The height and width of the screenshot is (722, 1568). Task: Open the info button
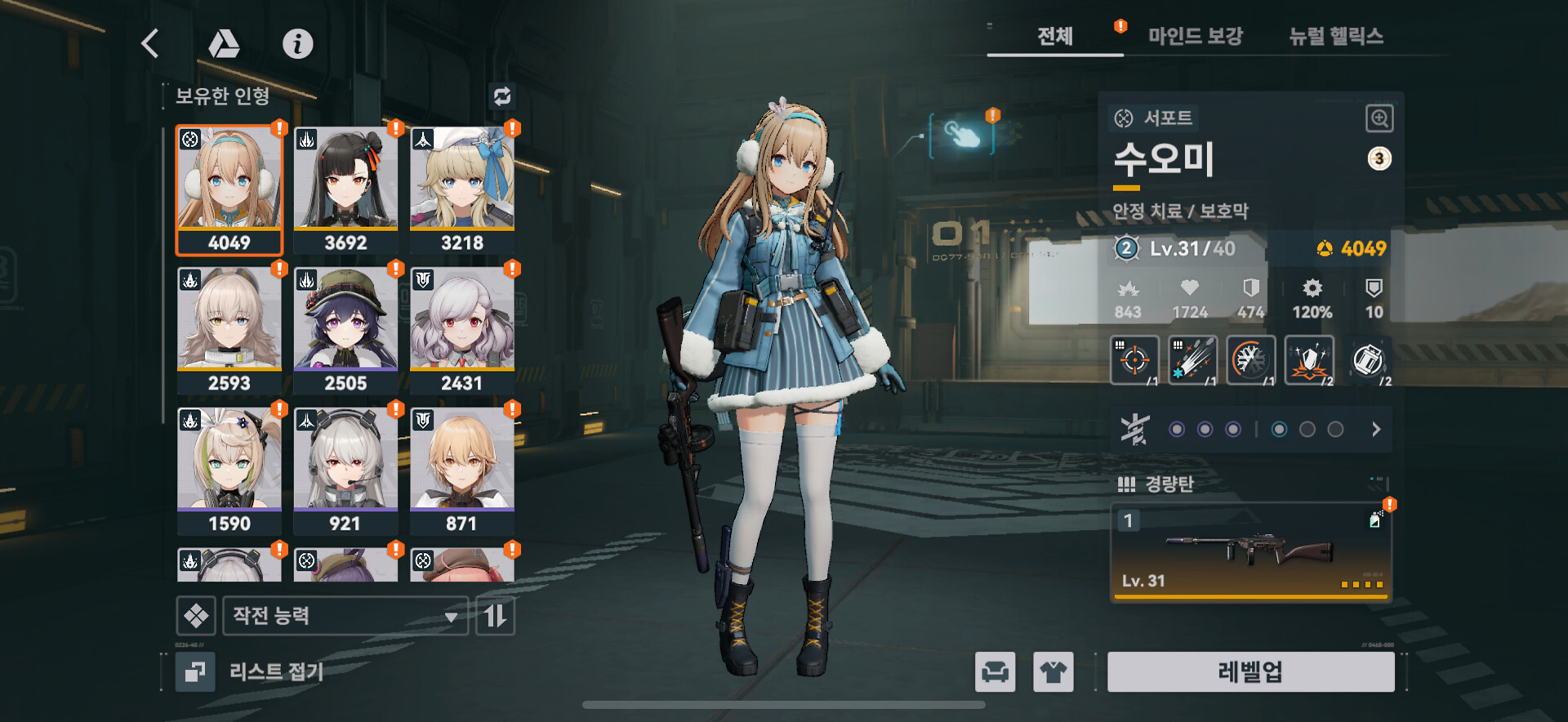[x=297, y=43]
